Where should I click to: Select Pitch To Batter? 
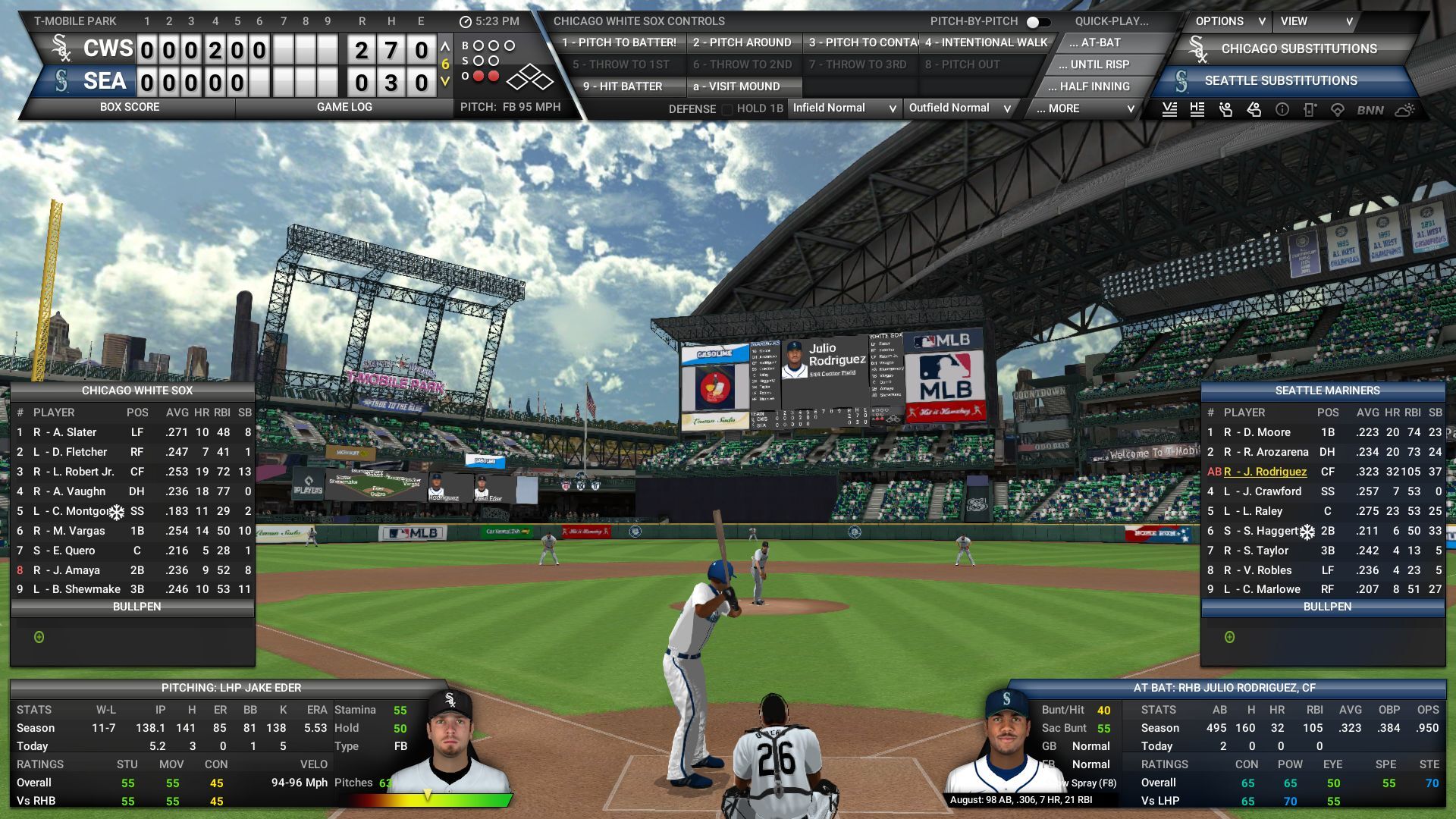(622, 42)
